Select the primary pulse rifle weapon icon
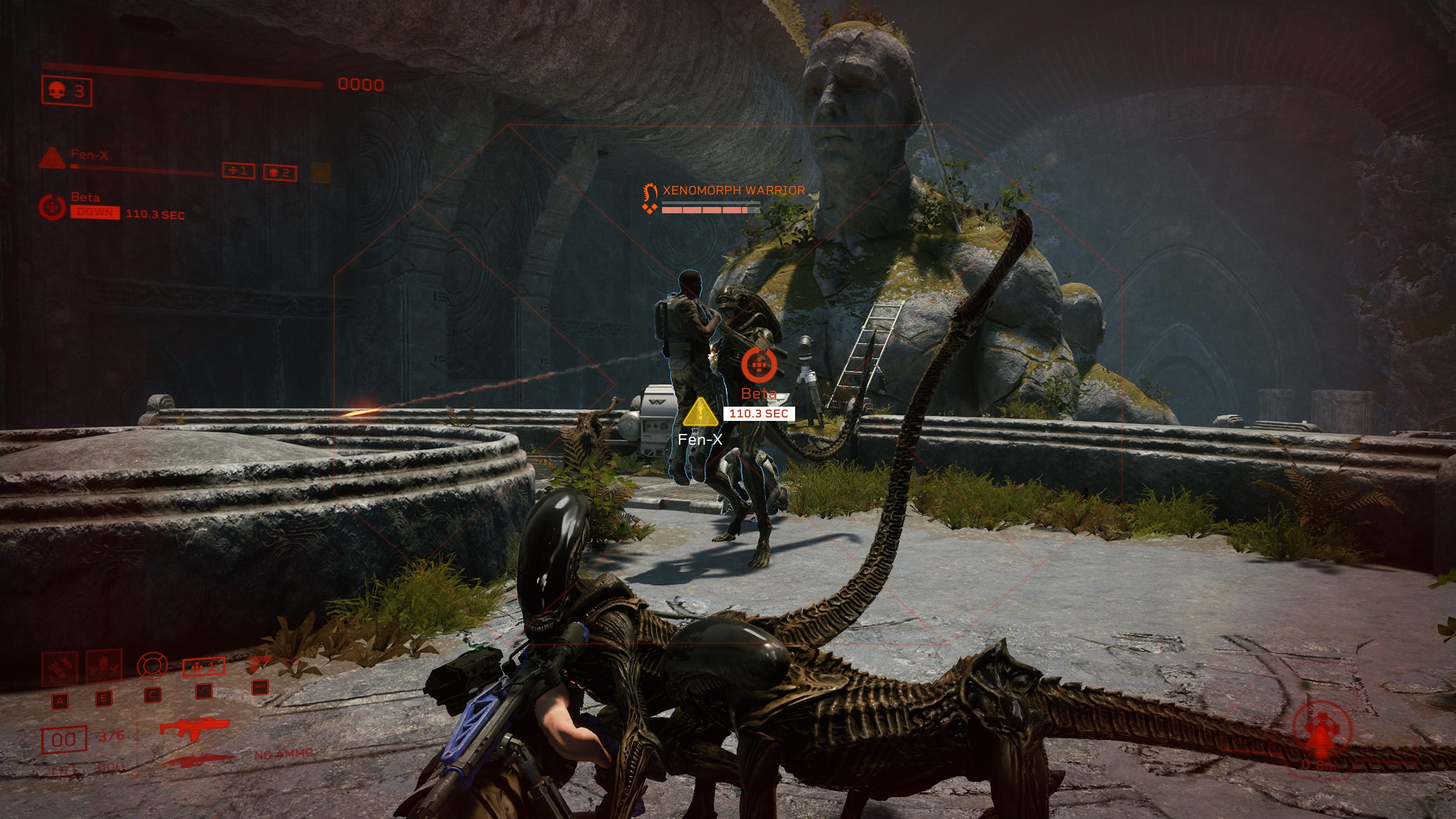1456x819 pixels. pos(195,727)
